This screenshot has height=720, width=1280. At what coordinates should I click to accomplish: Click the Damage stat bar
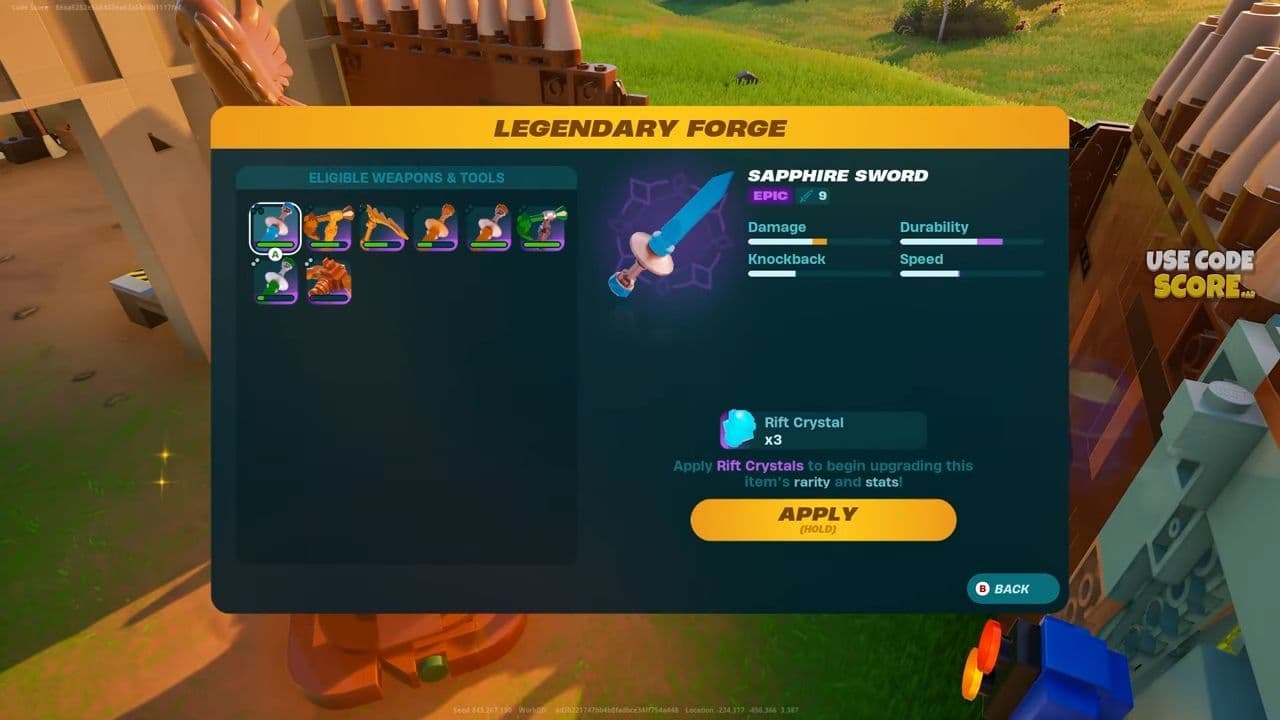[x=818, y=241]
